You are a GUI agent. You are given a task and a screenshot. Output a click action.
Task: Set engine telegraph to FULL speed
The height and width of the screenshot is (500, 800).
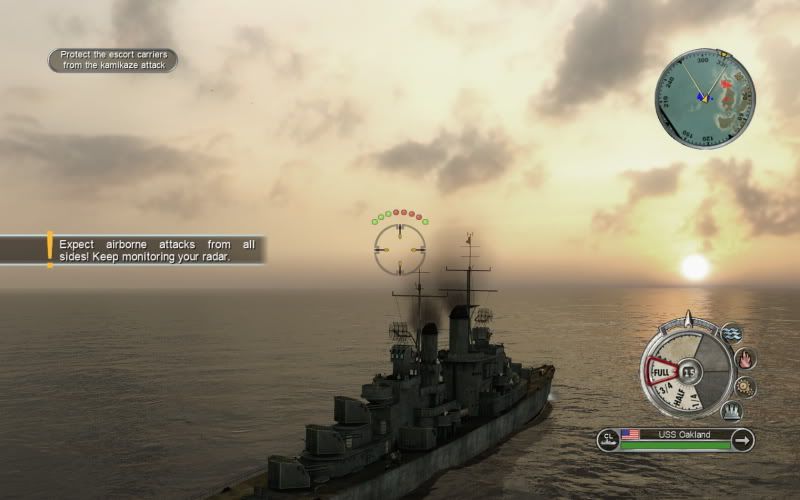[x=661, y=372]
